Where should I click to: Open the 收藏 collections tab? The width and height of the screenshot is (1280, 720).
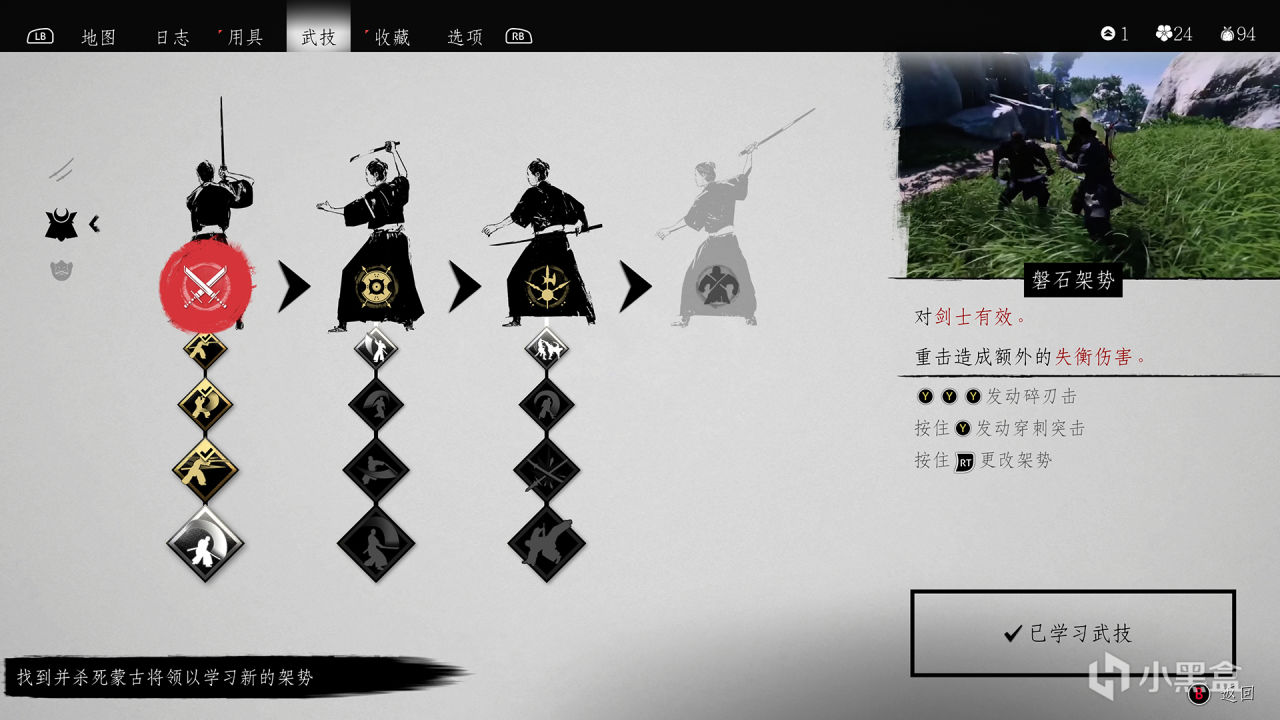point(390,36)
